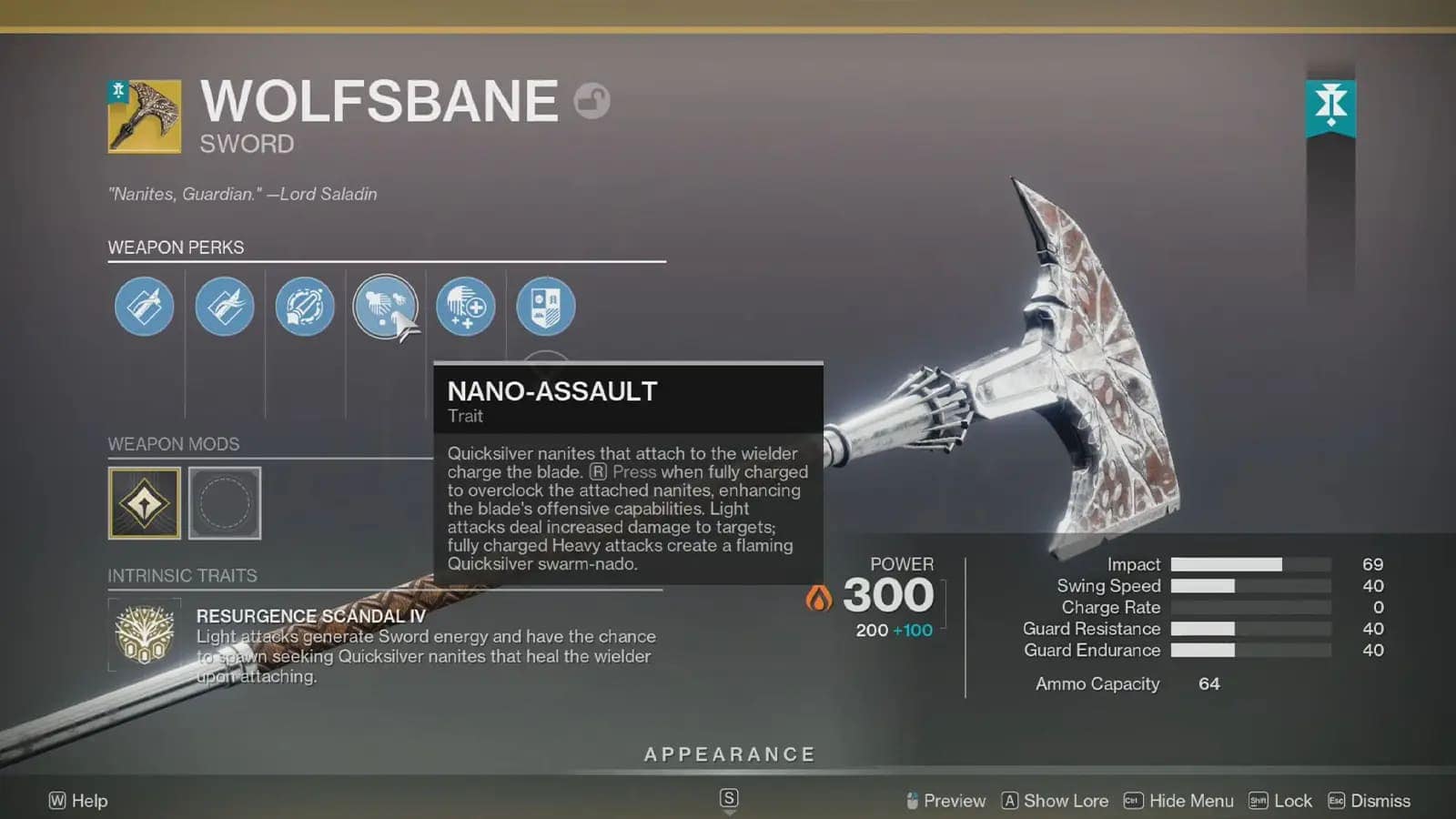Image resolution: width=1456 pixels, height=819 pixels.
Task: Click the healing nanites perk icon
Action: coord(465,307)
